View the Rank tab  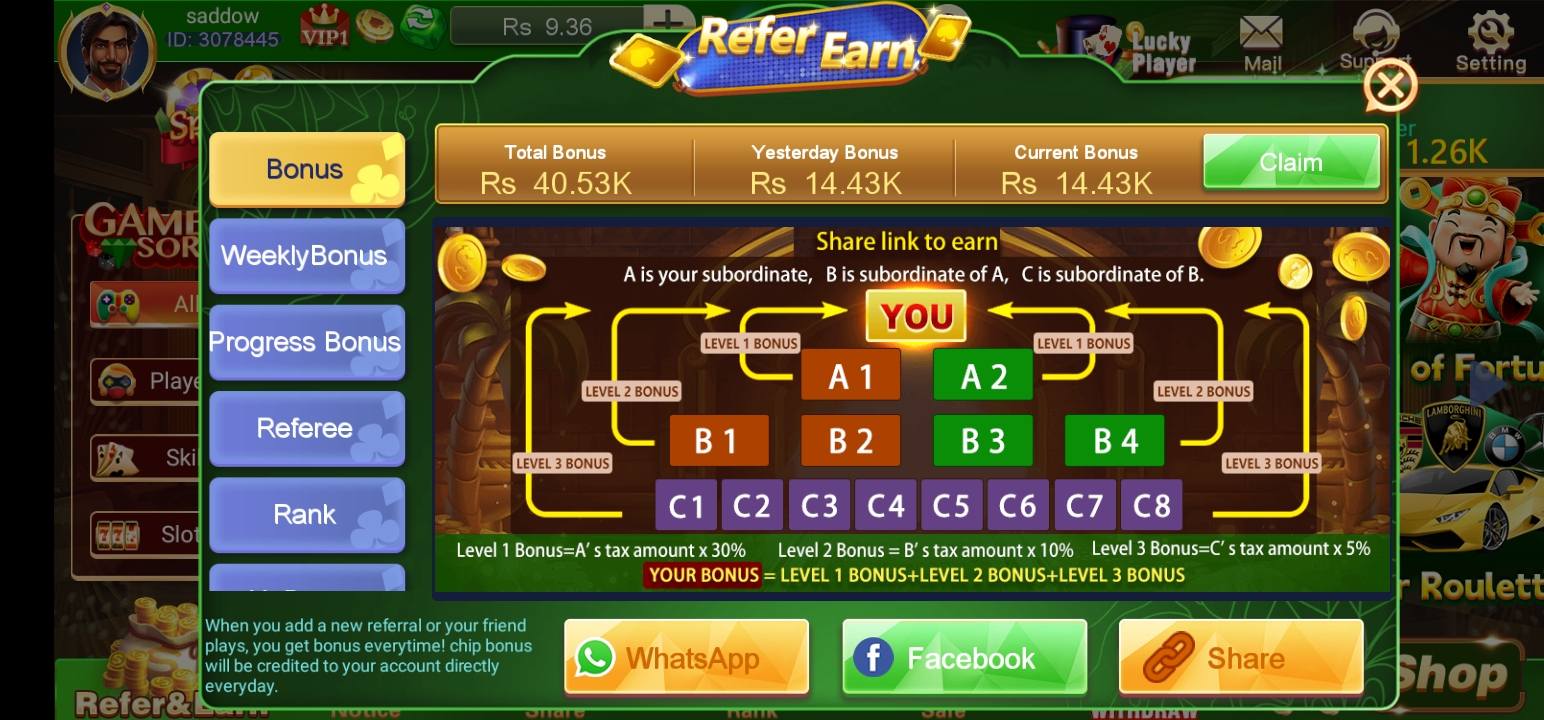tap(306, 514)
